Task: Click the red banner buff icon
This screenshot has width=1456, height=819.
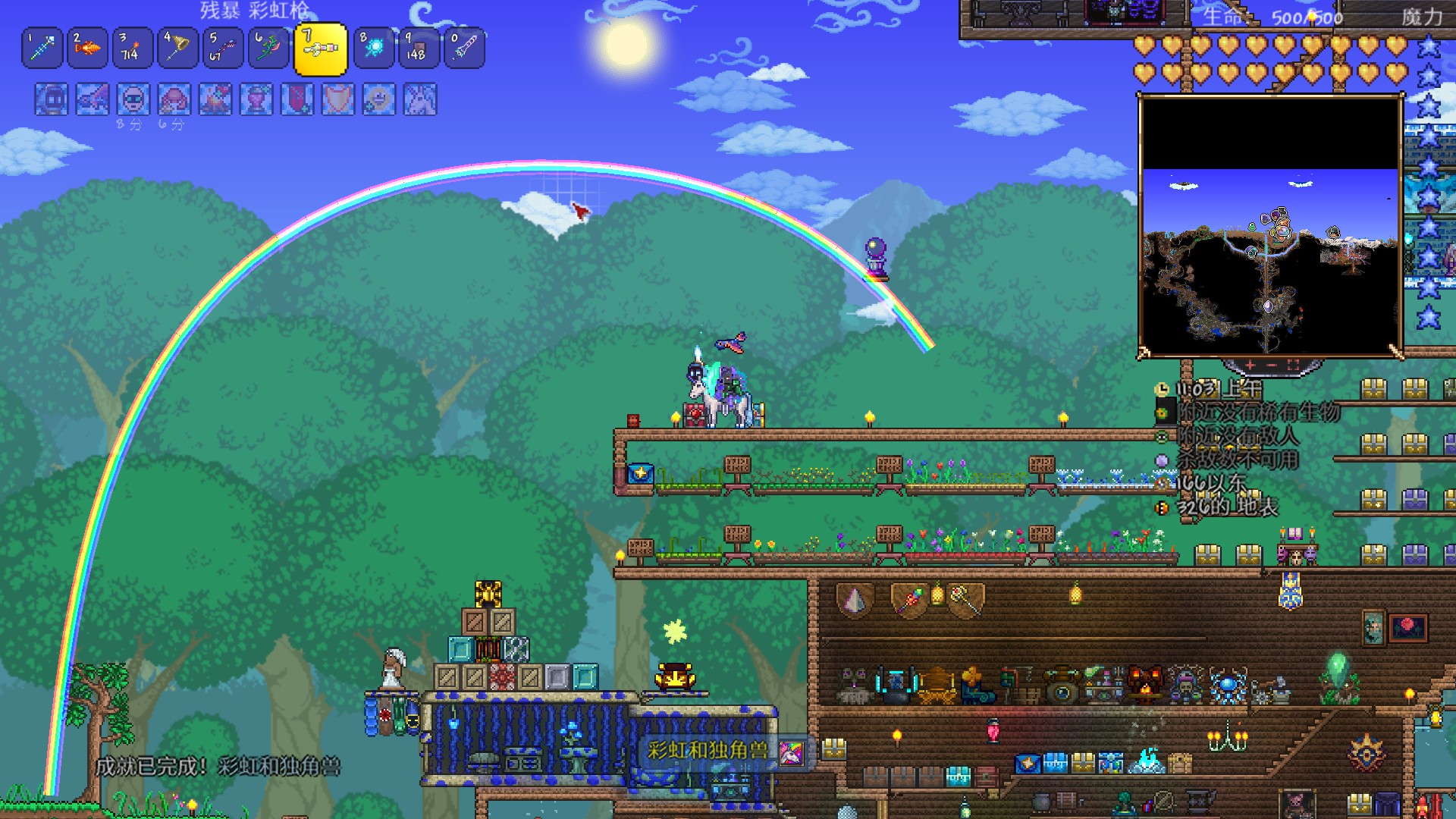Action: (297, 99)
